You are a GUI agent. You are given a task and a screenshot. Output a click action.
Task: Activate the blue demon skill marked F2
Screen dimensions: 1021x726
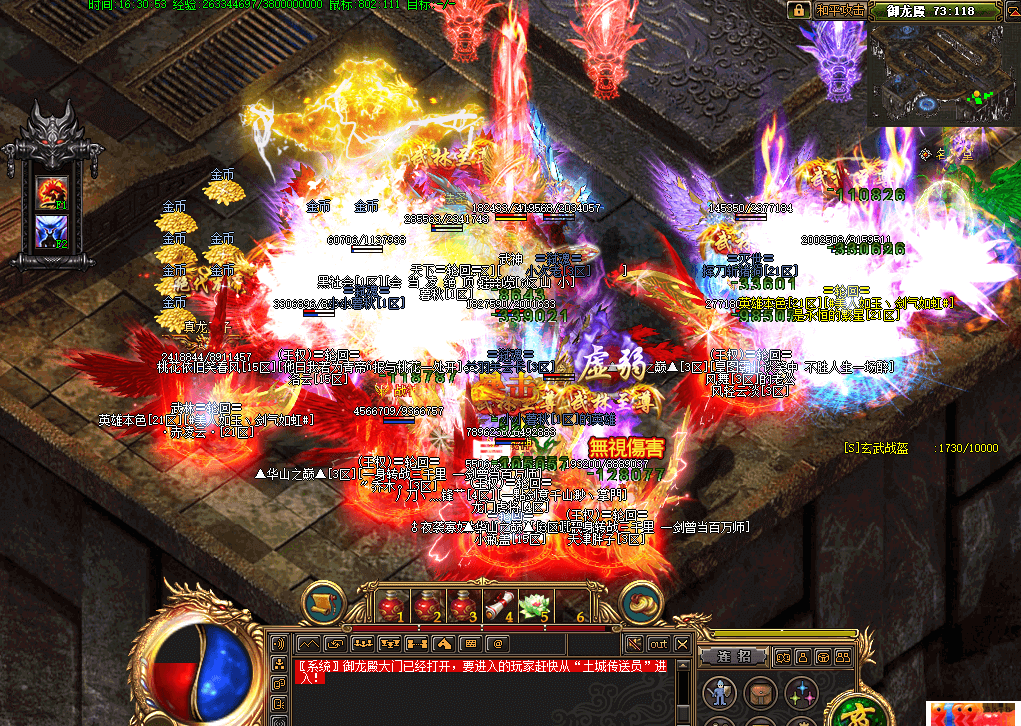coord(51,231)
